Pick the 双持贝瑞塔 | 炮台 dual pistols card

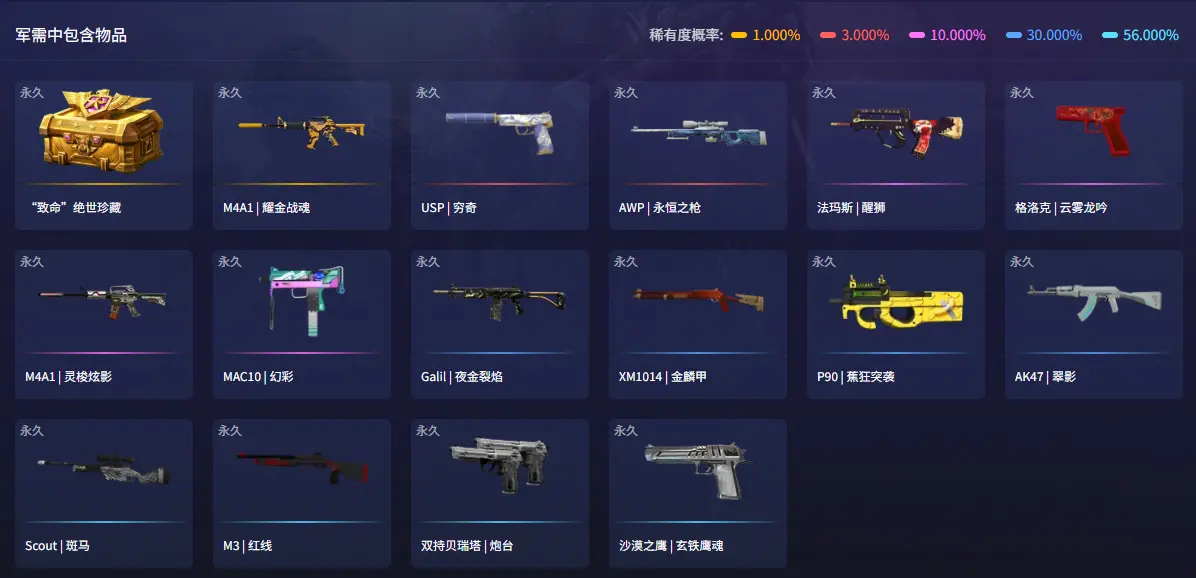pos(499,493)
